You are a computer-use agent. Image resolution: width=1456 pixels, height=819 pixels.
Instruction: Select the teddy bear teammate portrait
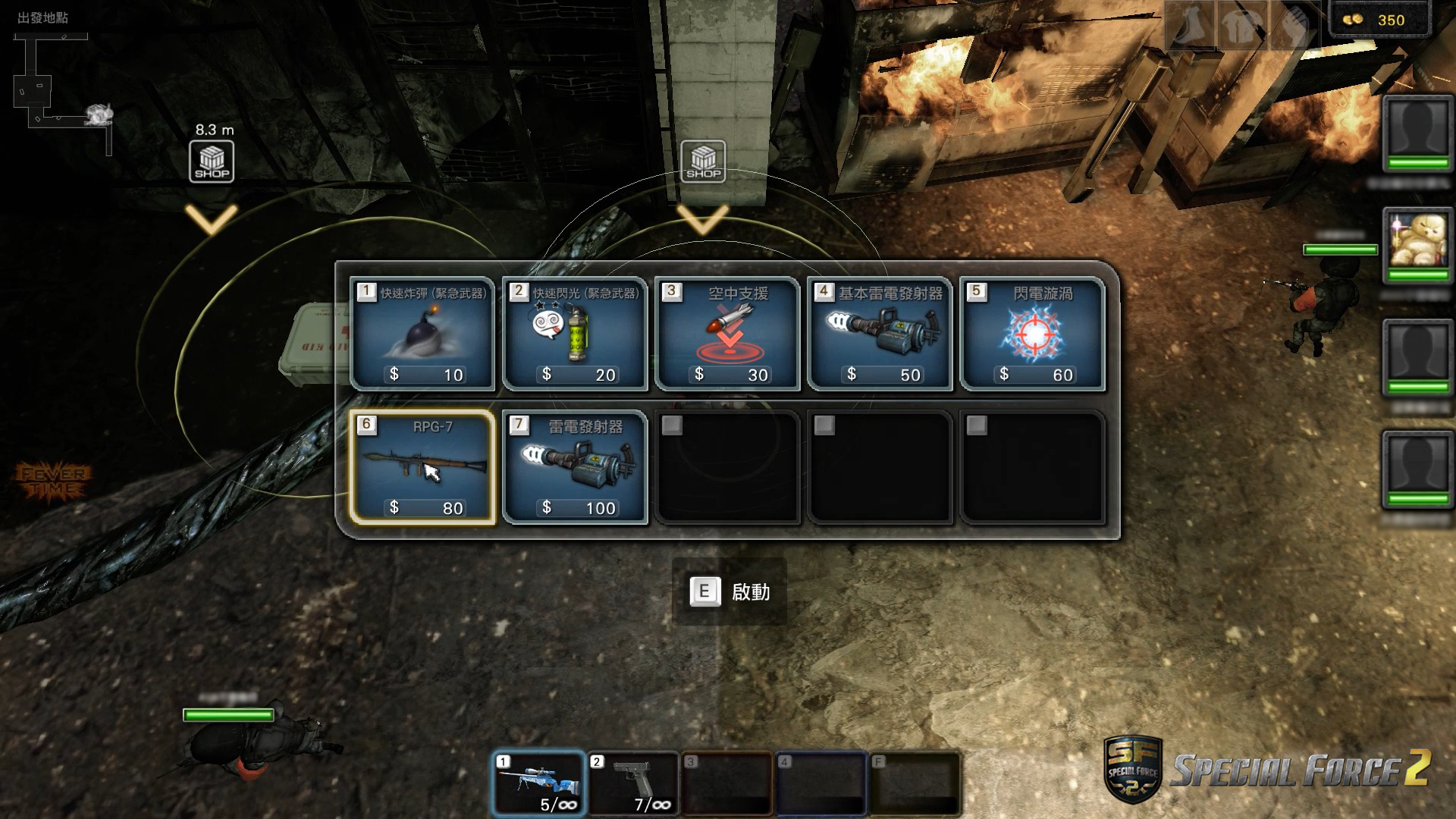coord(1417,244)
